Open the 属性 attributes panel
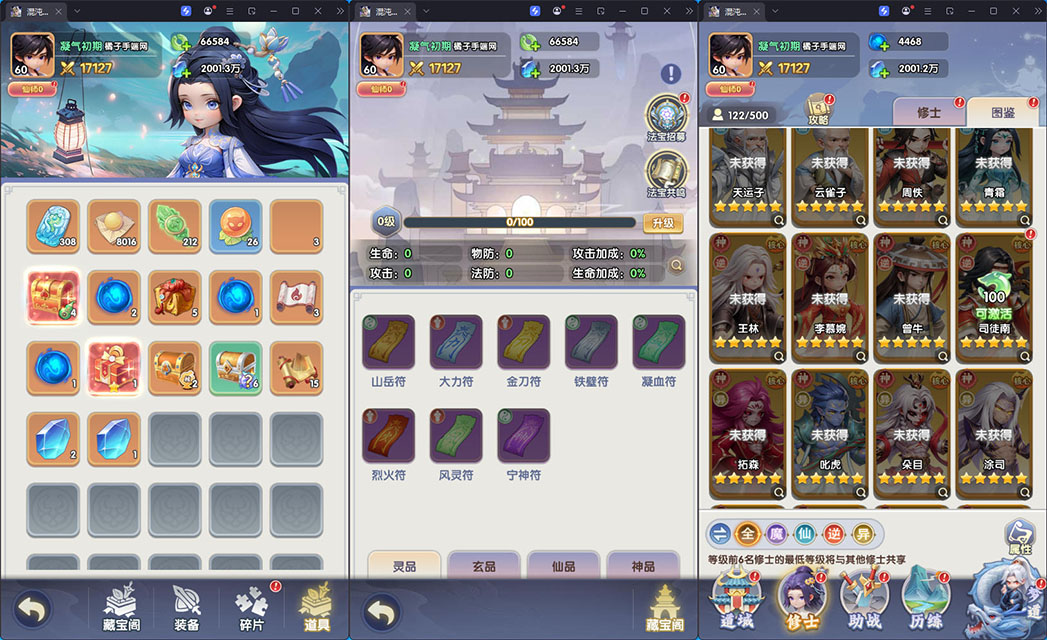1047x640 pixels. coord(1019,538)
